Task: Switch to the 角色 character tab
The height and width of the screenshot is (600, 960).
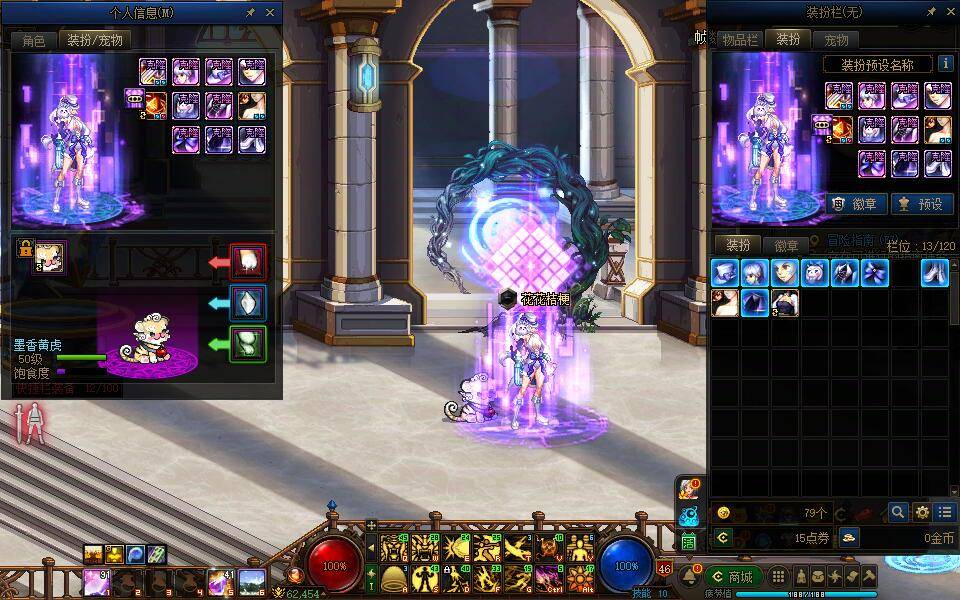Action: [x=33, y=40]
